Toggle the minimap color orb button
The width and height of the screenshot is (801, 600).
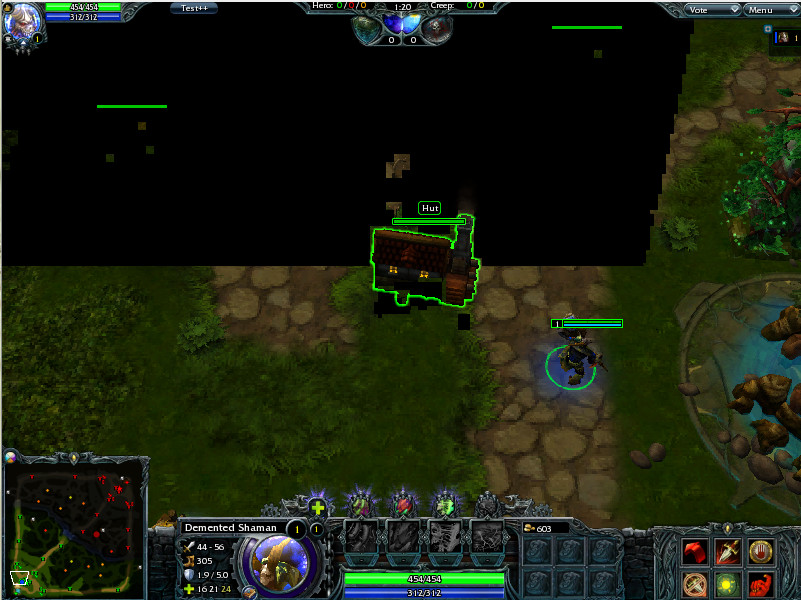(x=11, y=457)
